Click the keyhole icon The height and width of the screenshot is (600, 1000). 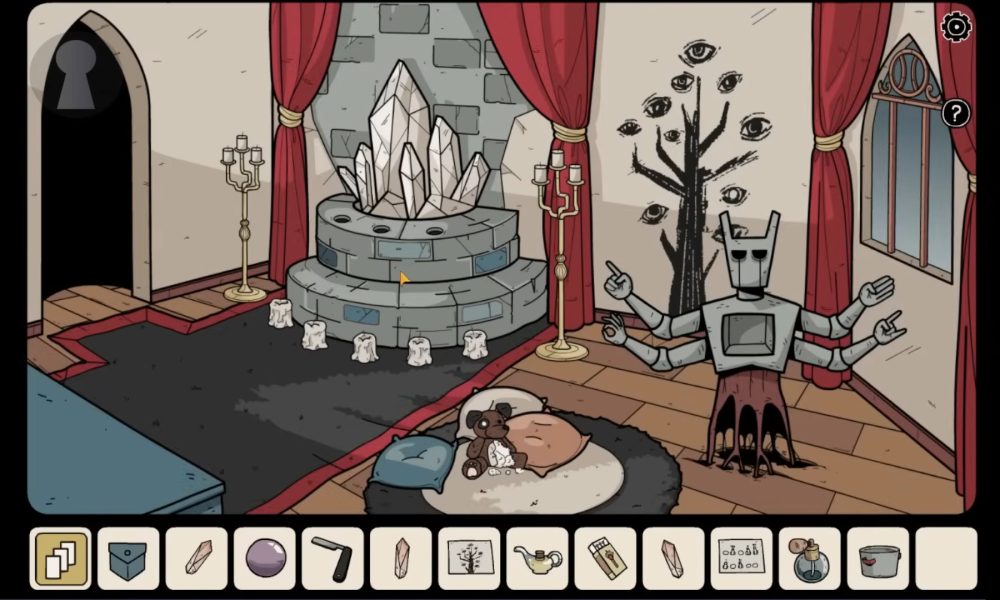click(76, 73)
